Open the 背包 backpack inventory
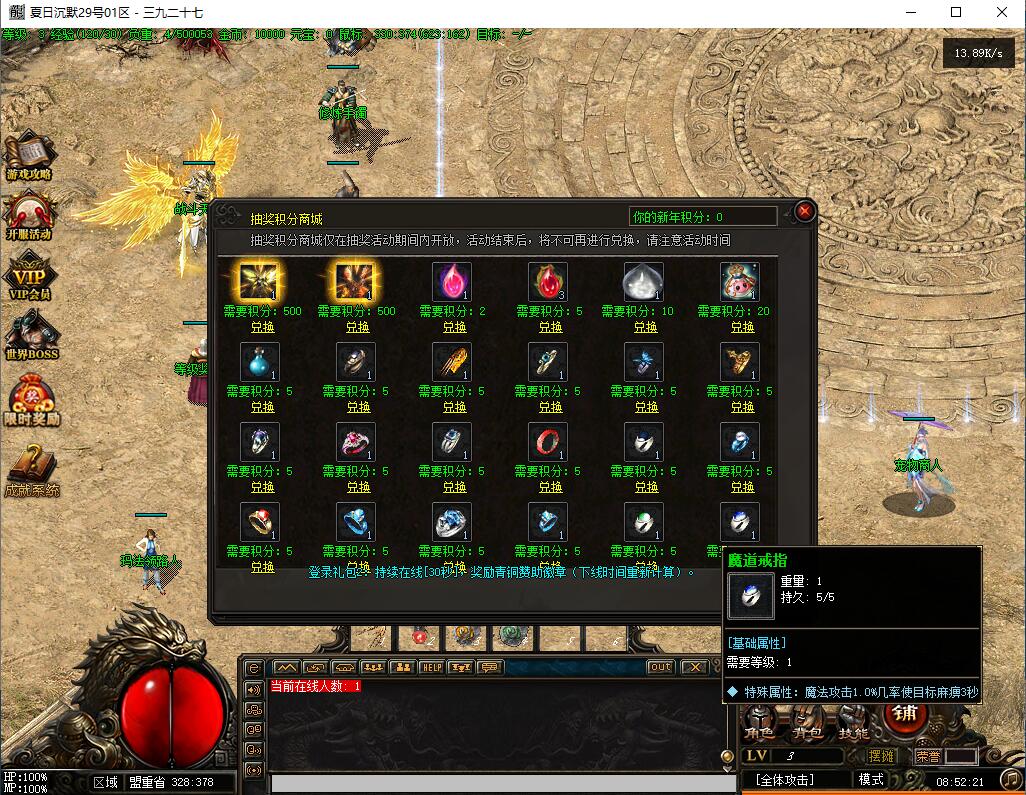Image resolution: width=1026 pixels, height=795 pixels. [806, 733]
